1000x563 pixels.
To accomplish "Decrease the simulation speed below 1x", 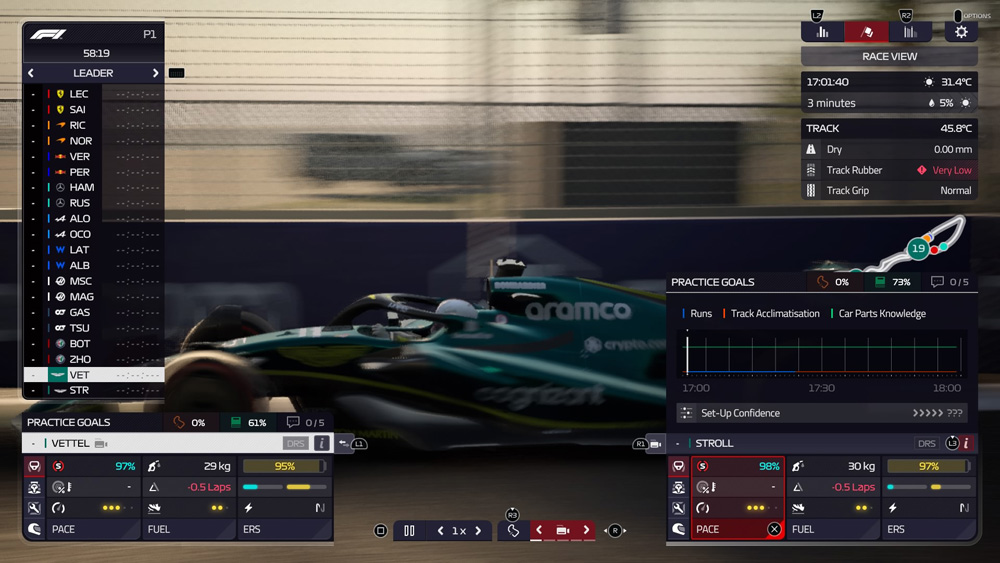I will [x=440, y=531].
